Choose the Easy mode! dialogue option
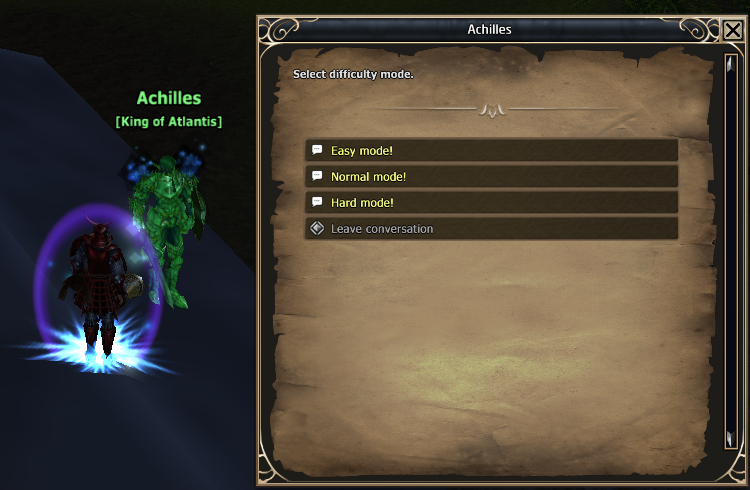The image size is (750, 490). point(490,150)
